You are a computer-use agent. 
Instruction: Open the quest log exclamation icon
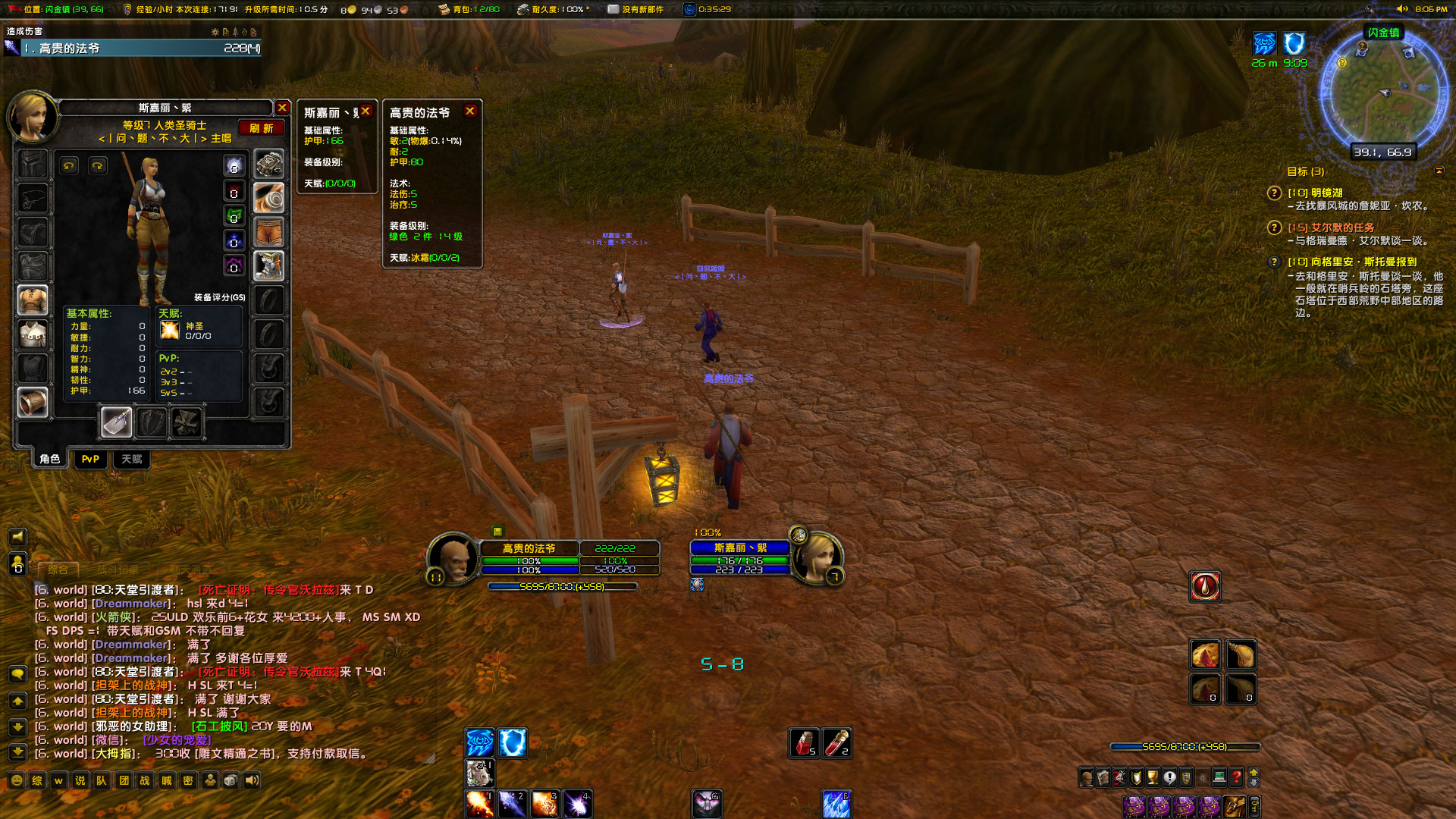1169,777
